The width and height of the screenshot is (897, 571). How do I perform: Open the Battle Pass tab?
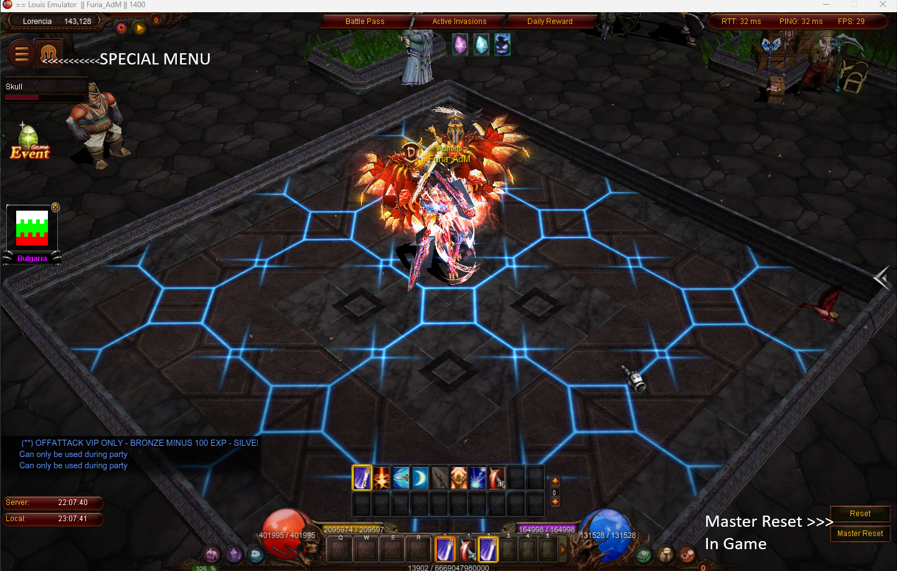(x=364, y=21)
